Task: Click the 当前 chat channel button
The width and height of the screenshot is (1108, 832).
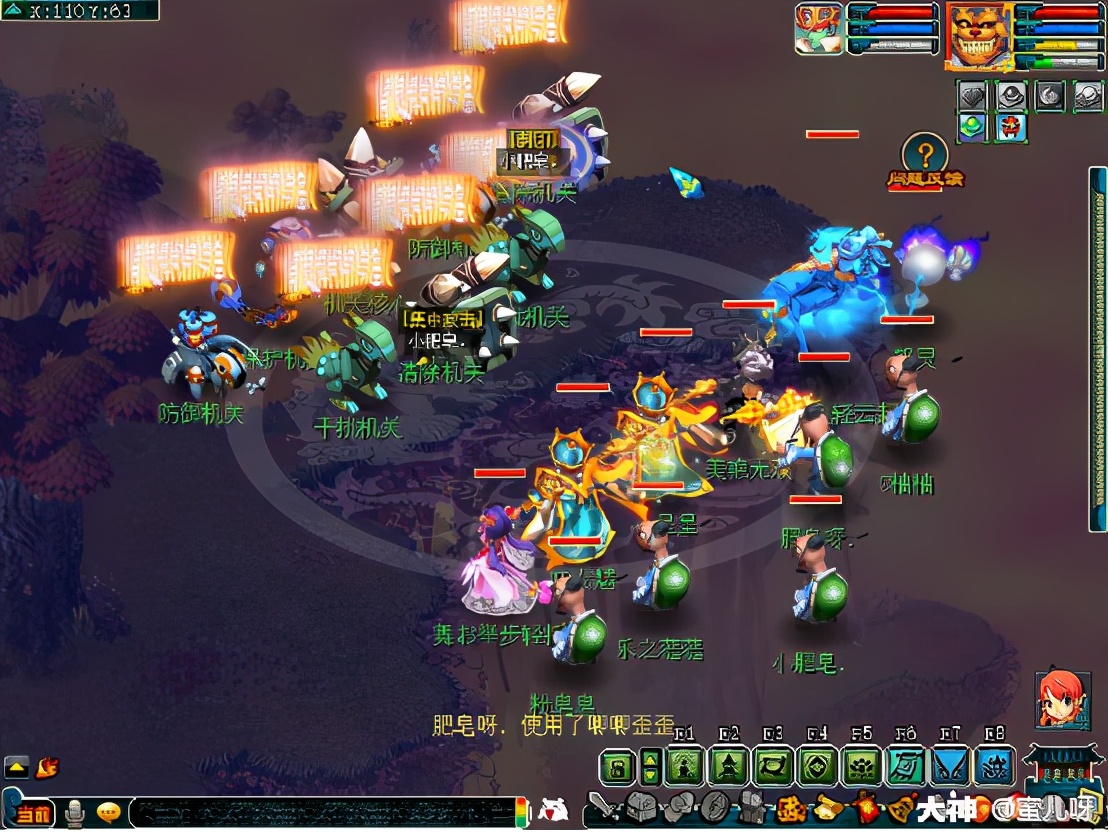Action: click(x=30, y=813)
